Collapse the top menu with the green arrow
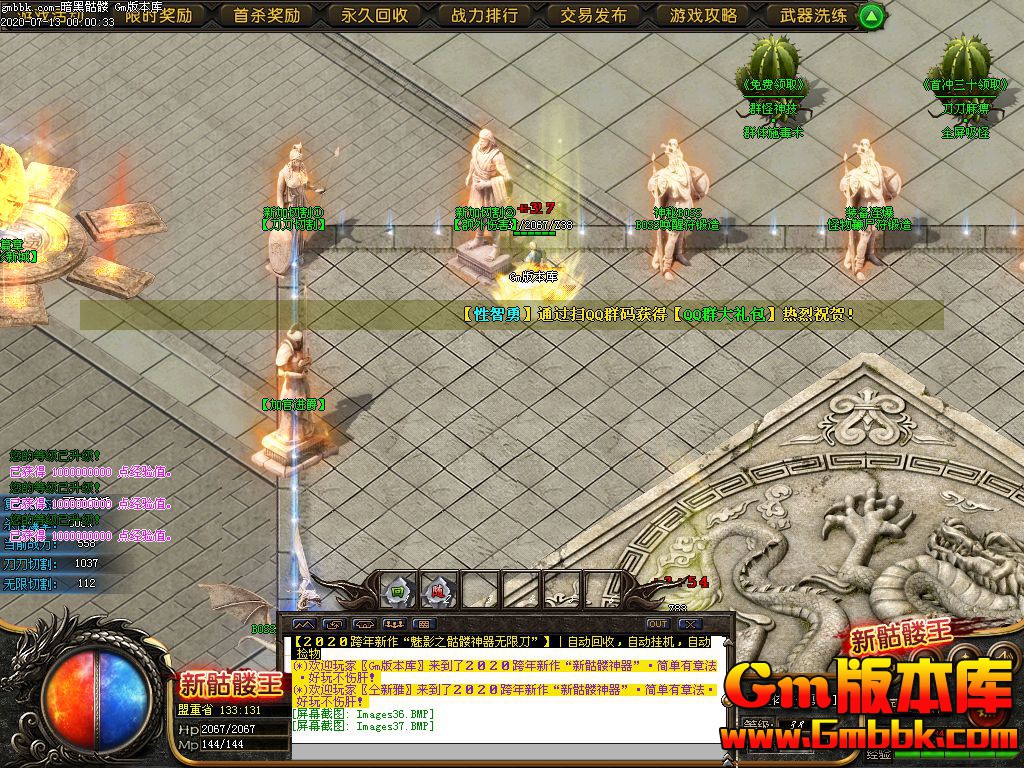1024x768 pixels. (872, 16)
